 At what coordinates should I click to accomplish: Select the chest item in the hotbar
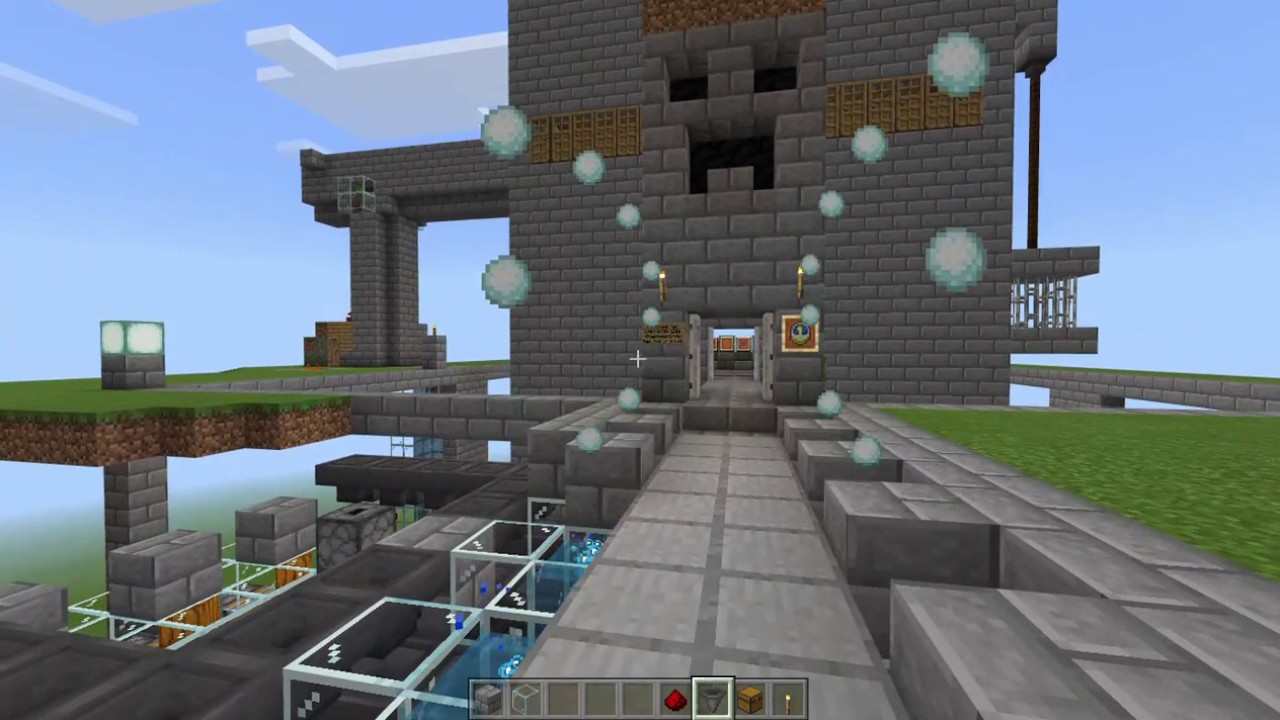749,697
